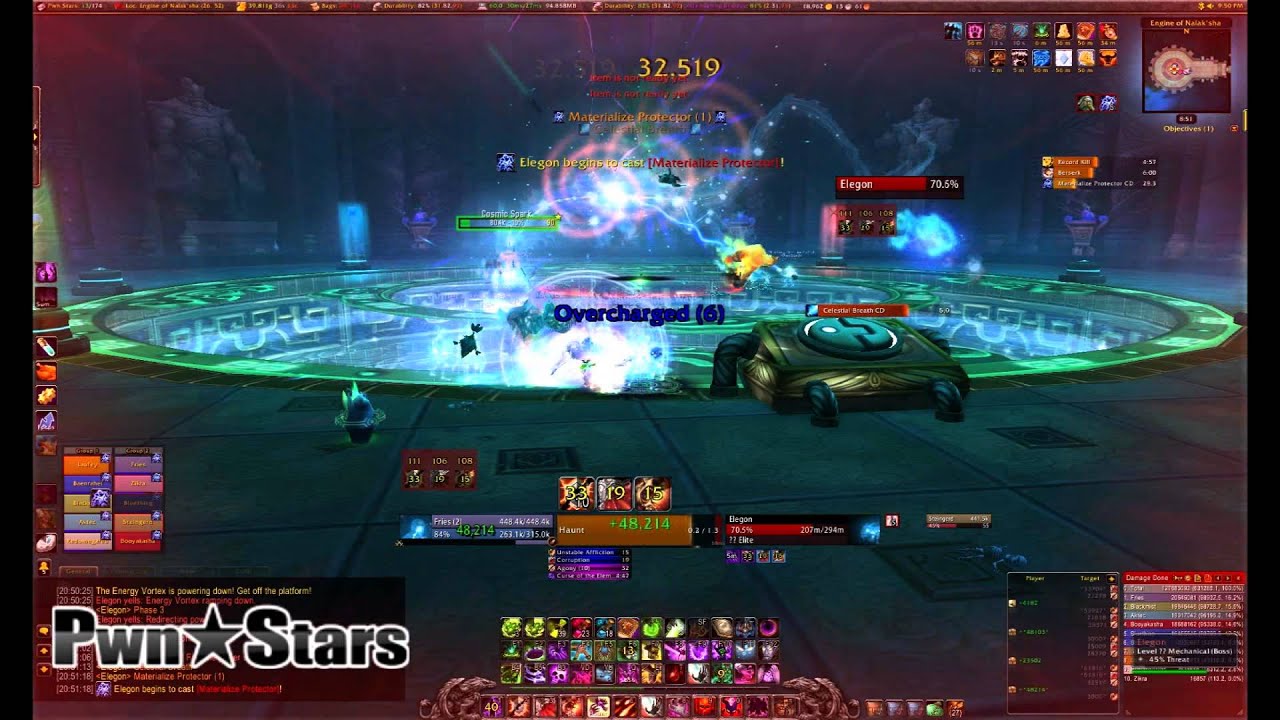Select Booyakasha raid frame
This screenshot has height=720, width=1280.
point(136,540)
